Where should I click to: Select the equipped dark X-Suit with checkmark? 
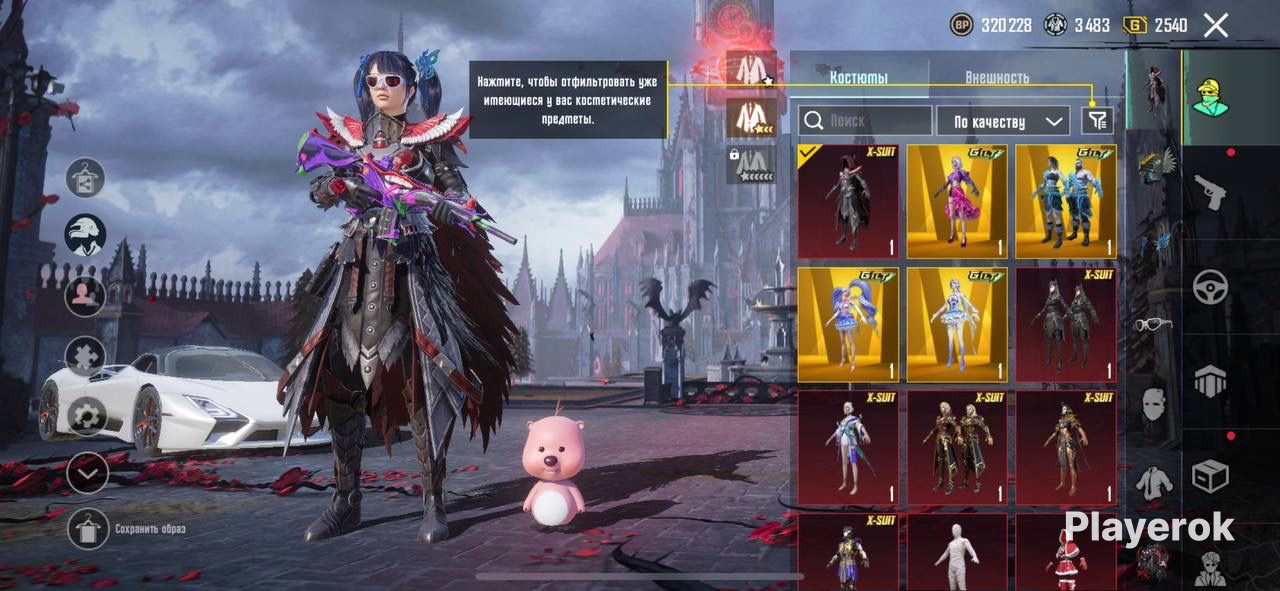[x=848, y=201]
